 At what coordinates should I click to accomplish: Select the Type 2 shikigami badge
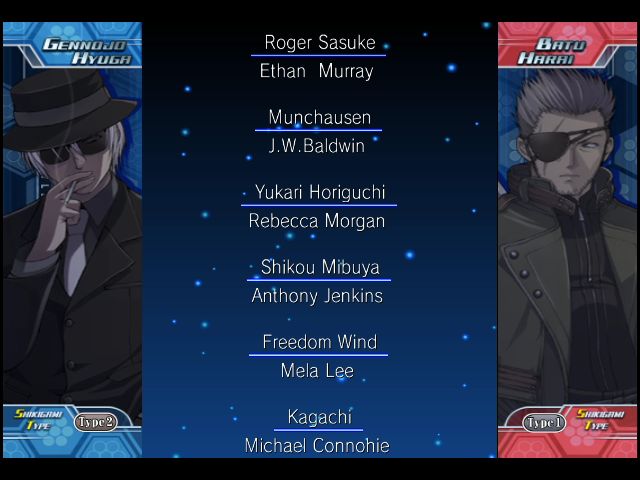click(x=96, y=421)
